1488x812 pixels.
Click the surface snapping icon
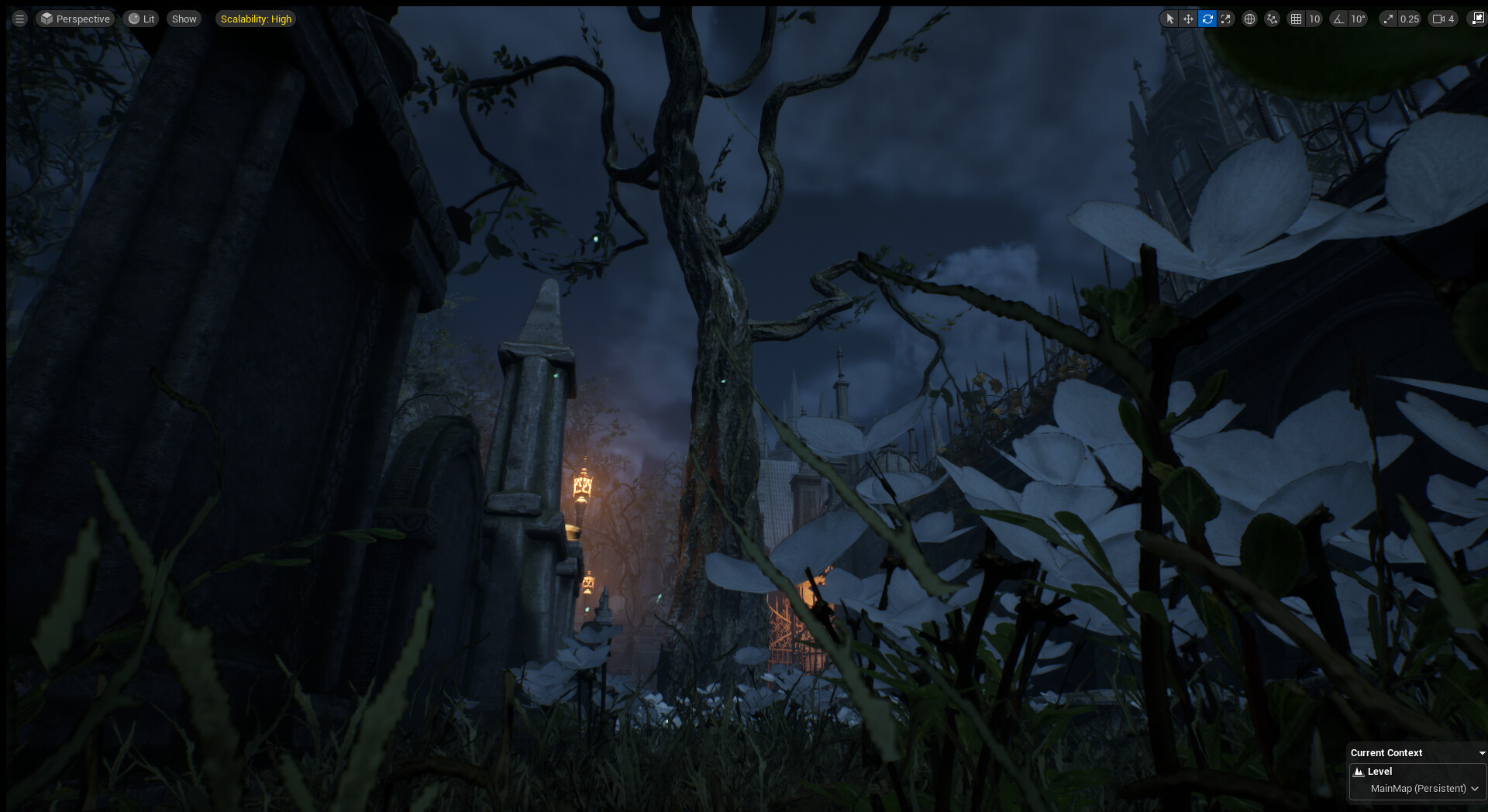tap(1272, 19)
